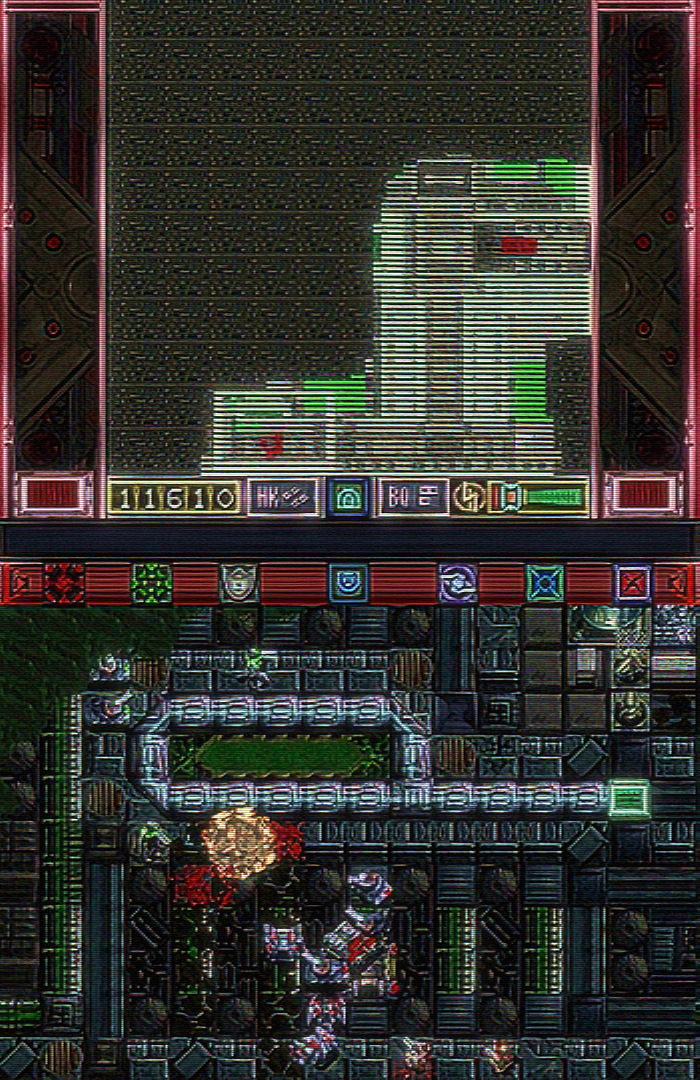Click the orange power symbol icon
This screenshot has width=700, height=1080.
click(467, 496)
